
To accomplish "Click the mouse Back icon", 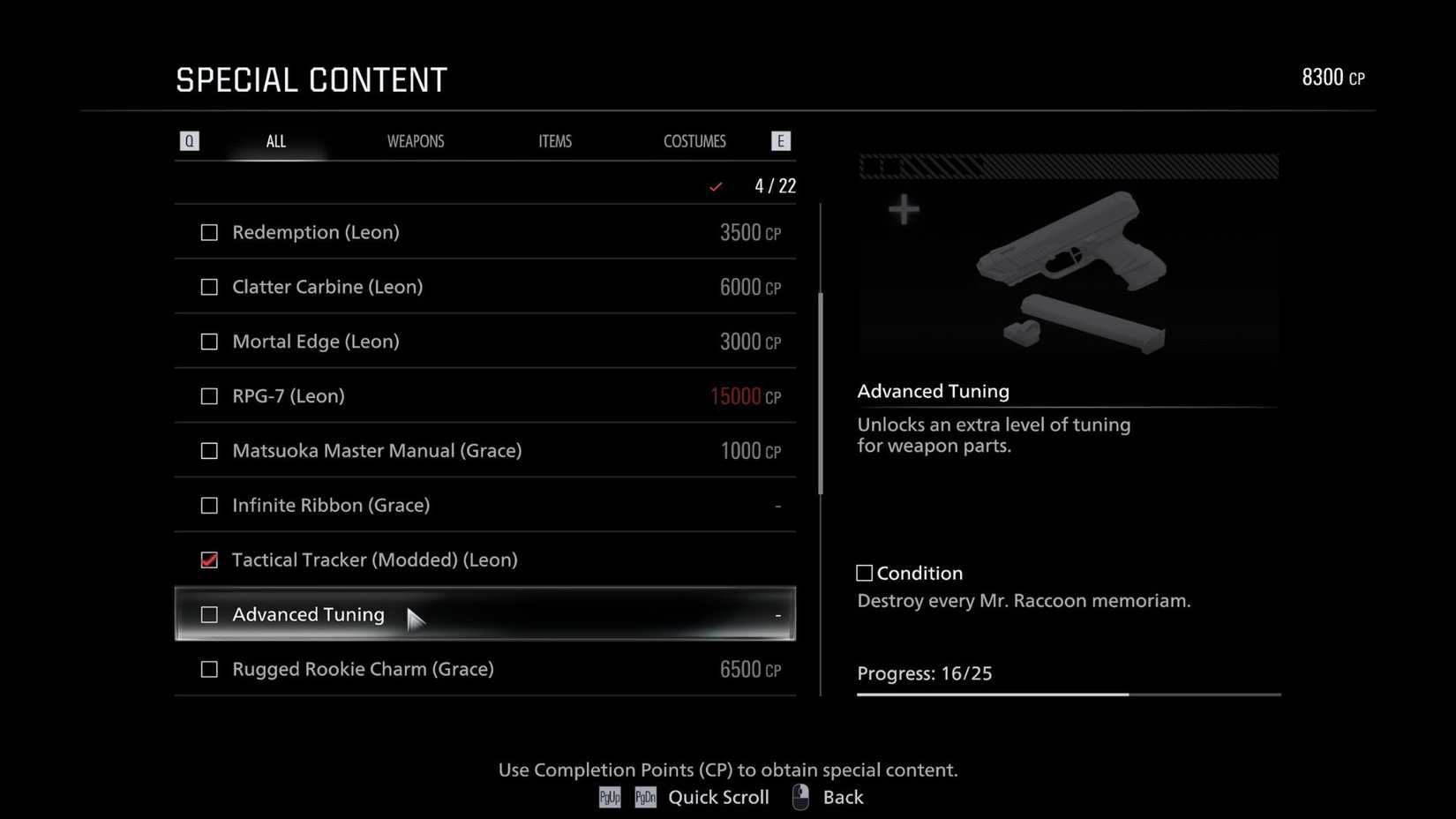I will pyautogui.click(x=799, y=796).
